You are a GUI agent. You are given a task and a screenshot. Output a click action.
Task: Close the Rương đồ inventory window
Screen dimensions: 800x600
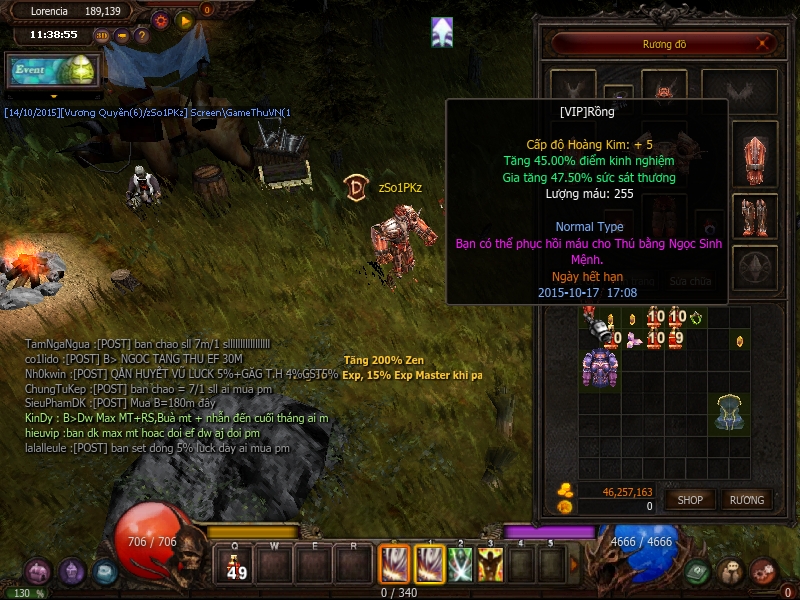click(x=764, y=43)
